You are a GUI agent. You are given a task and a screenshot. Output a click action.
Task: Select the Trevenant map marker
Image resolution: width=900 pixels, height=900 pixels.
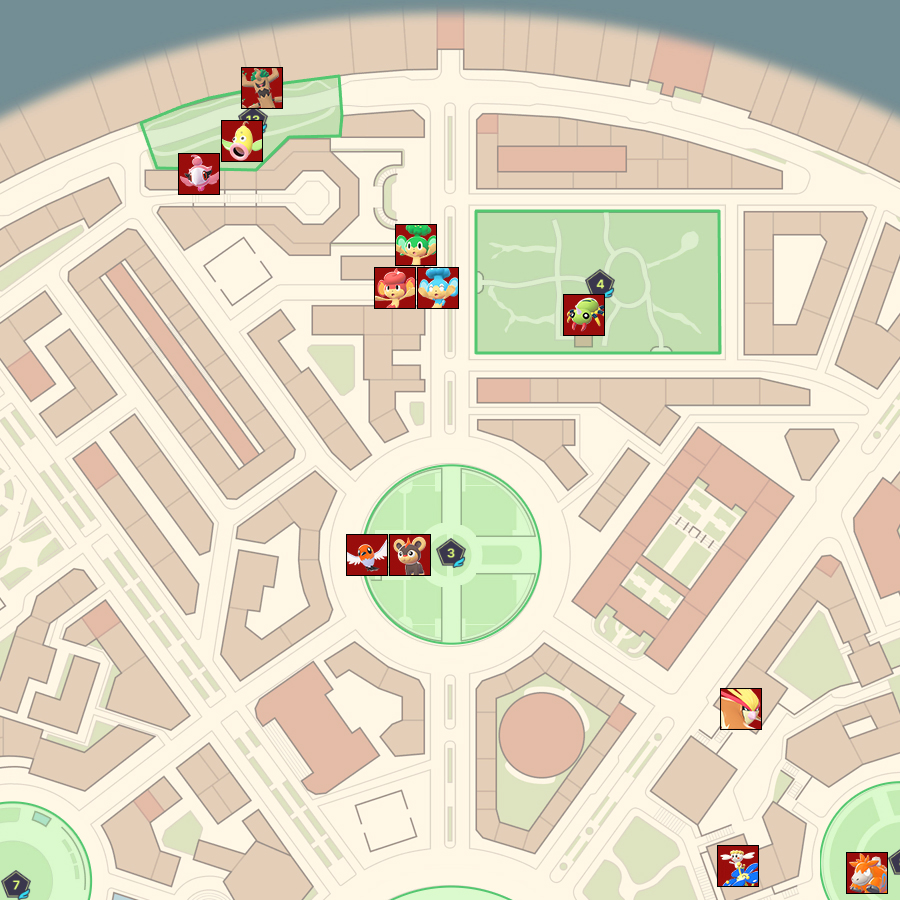(262, 88)
